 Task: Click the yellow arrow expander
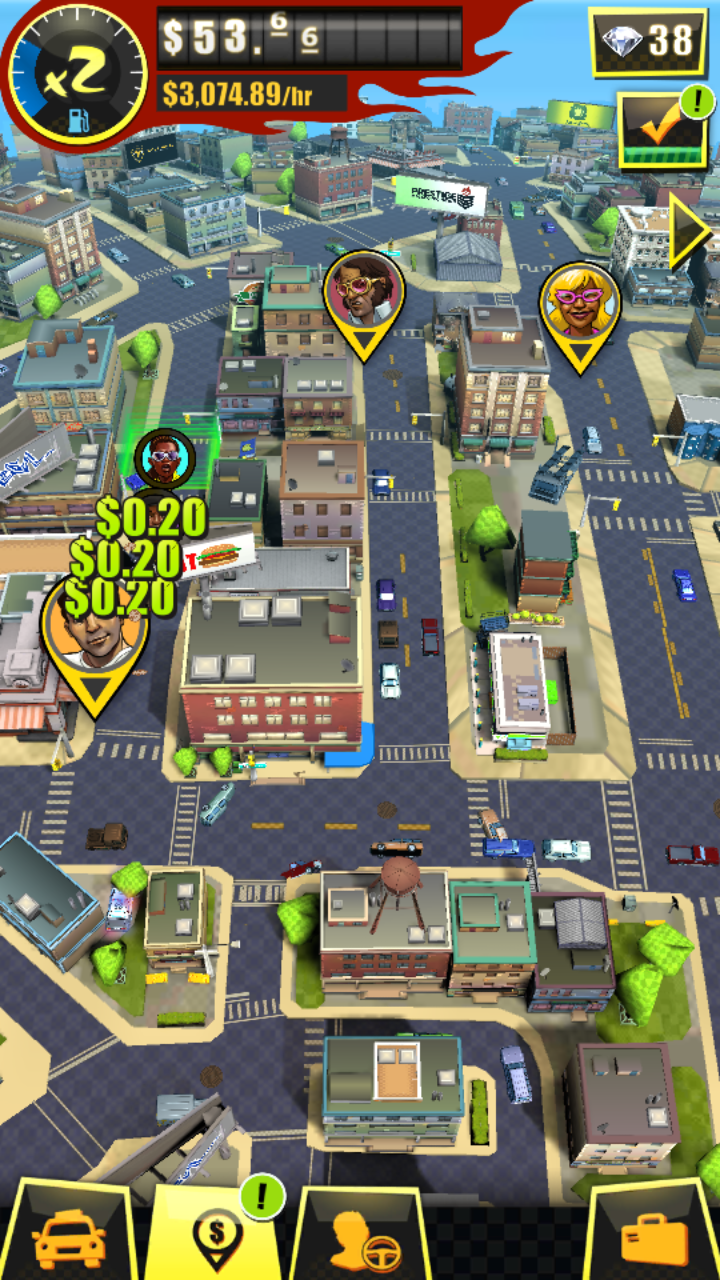(x=690, y=231)
